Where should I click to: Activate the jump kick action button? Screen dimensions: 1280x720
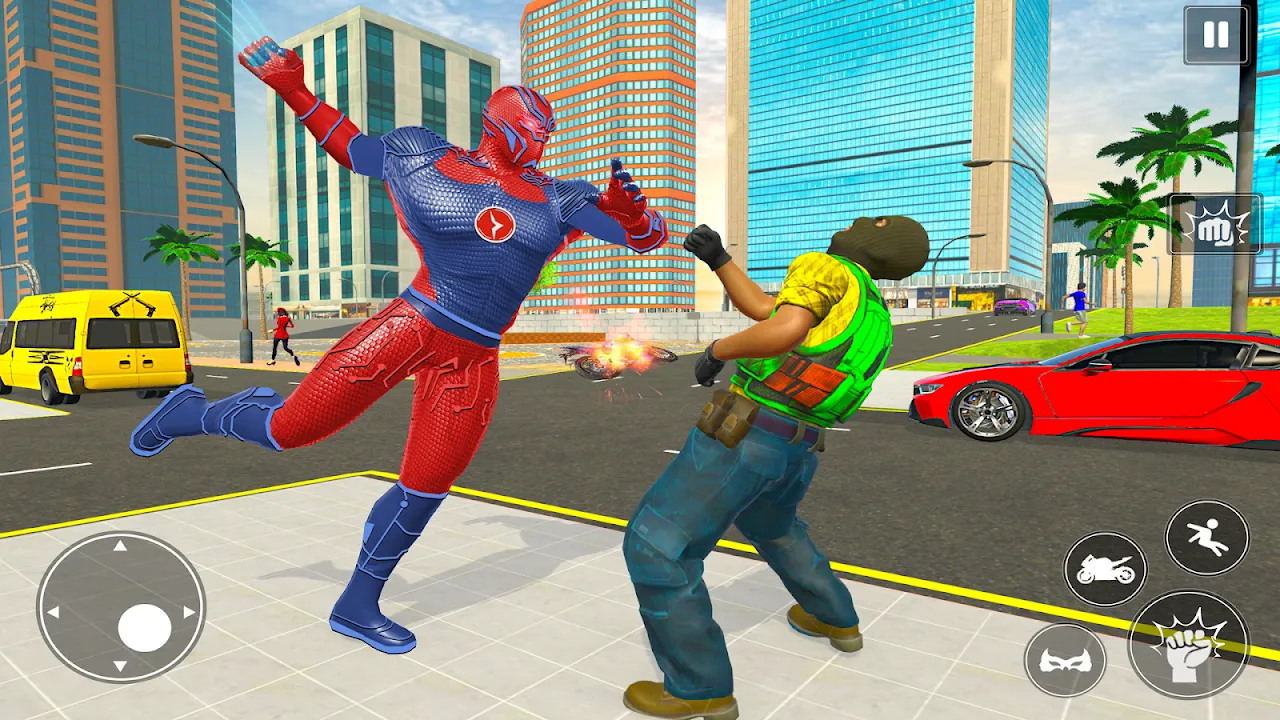(x=1207, y=537)
